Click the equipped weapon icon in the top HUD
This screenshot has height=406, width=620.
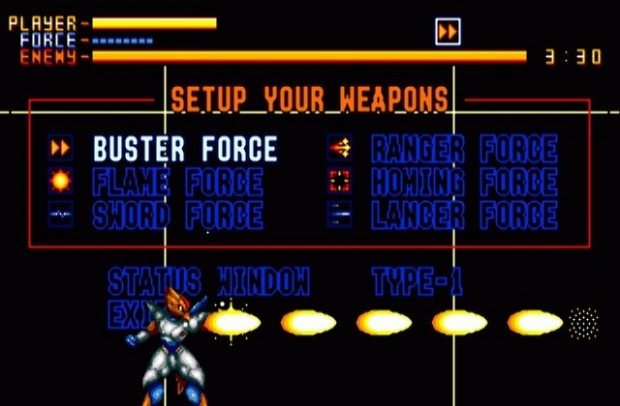(x=448, y=32)
